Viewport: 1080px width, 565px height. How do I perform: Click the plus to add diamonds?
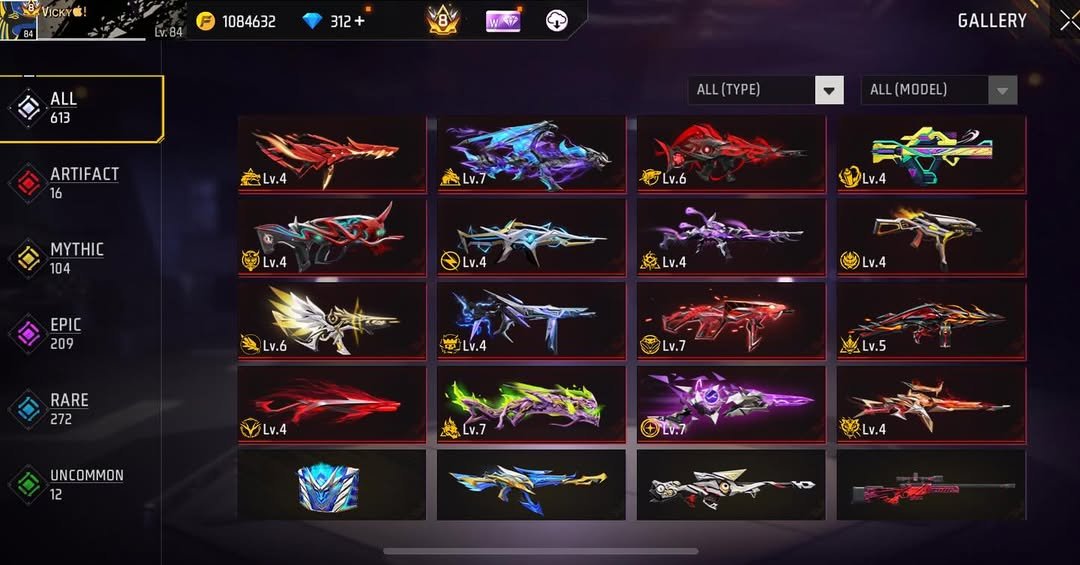coord(360,21)
